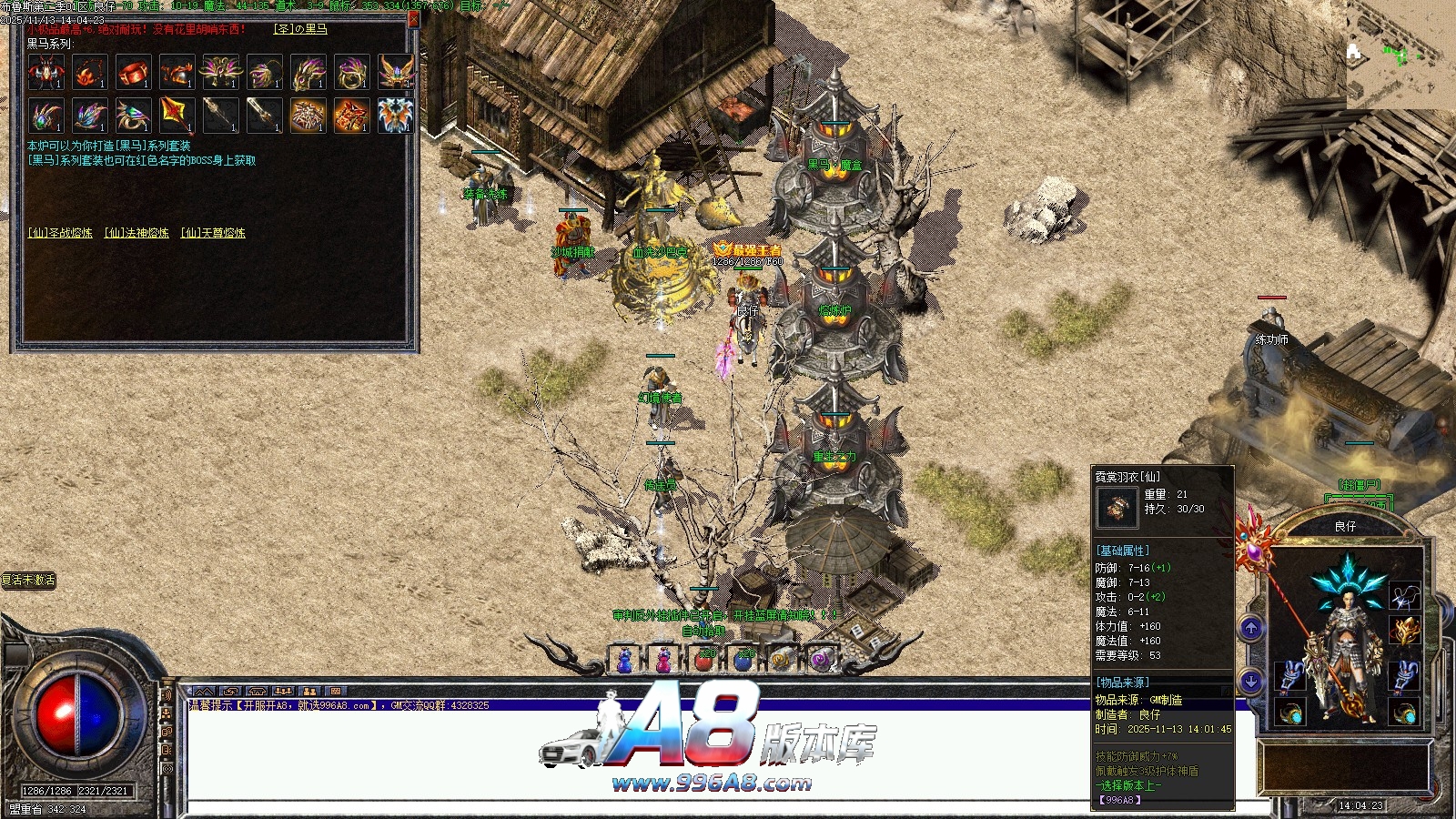This screenshot has width=1456, height=819.
Task: Close the 黑马 series forge dialog
Action: [x=414, y=18]
